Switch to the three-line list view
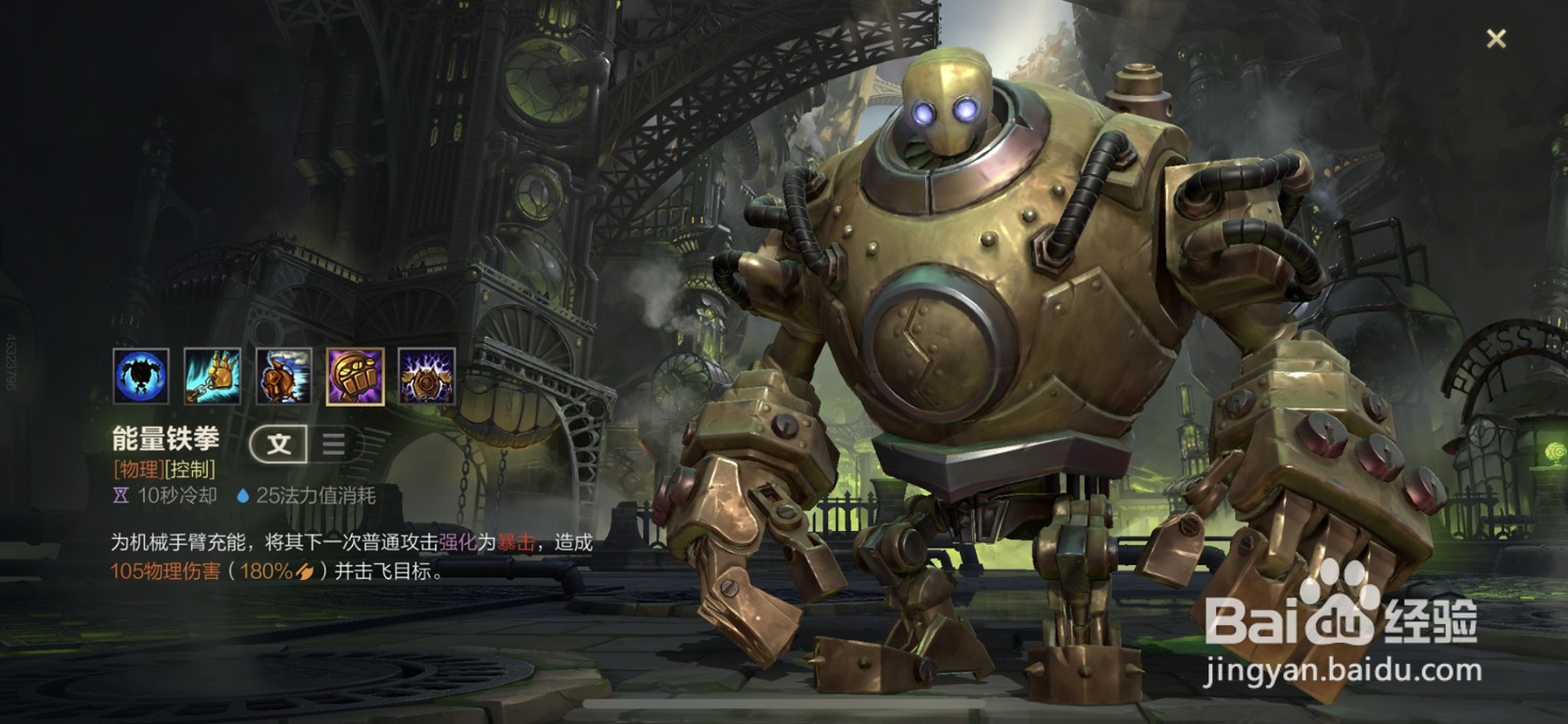1568x724 pixels. pyautogui.click(x=333, y=444)
